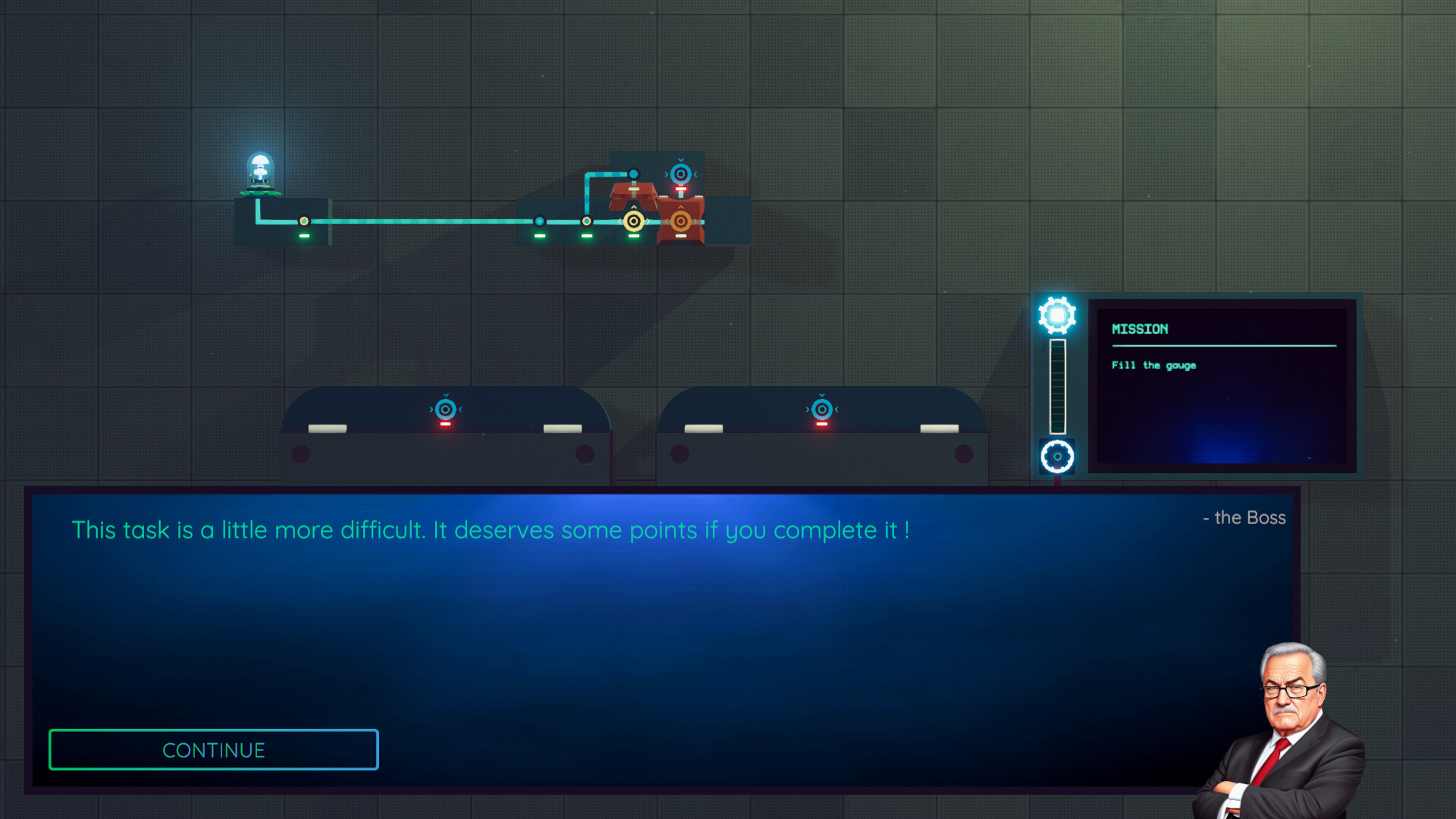The height and width of the screenshot is (819, 1456).
Task: Select the yellow rotary dial on the red block
Action: [634, 223]
